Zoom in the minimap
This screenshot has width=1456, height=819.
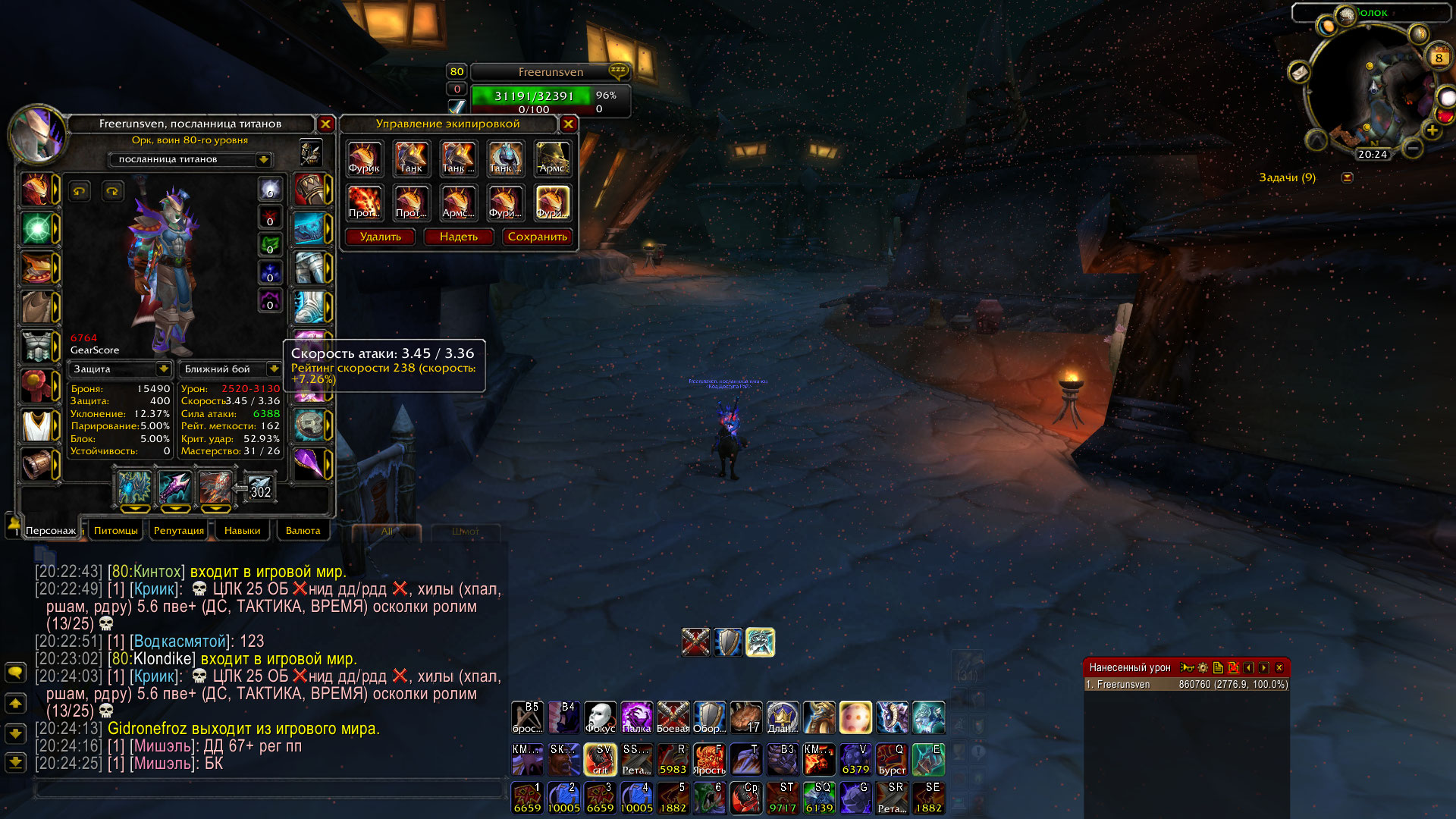[x=1432, y=130]
